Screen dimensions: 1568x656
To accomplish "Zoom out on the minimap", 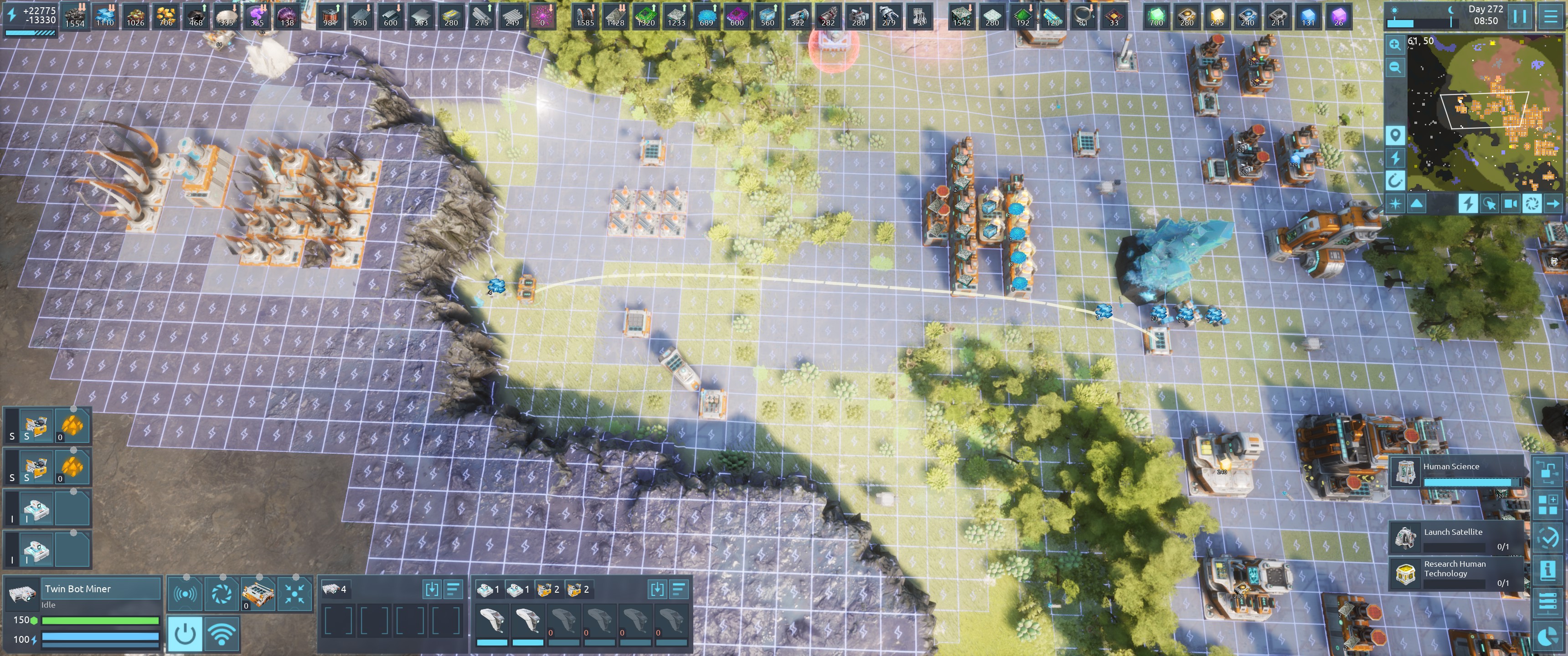I will 1395,67.
